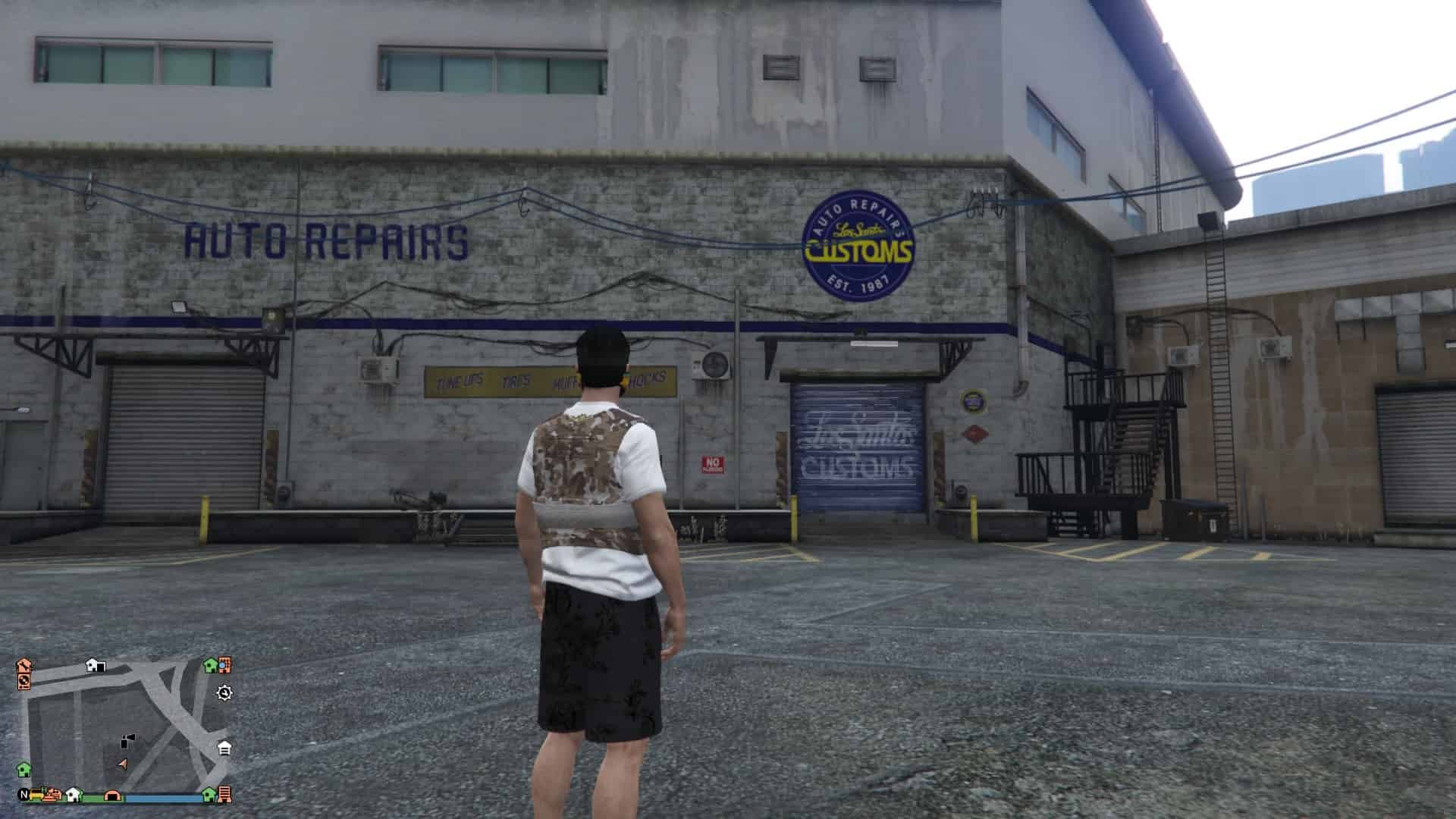Click the orange tunnel blip at minimap bottom
The width and height of the screenshot is (1456, 819).
pyautogui.click(x=112, y=795)
